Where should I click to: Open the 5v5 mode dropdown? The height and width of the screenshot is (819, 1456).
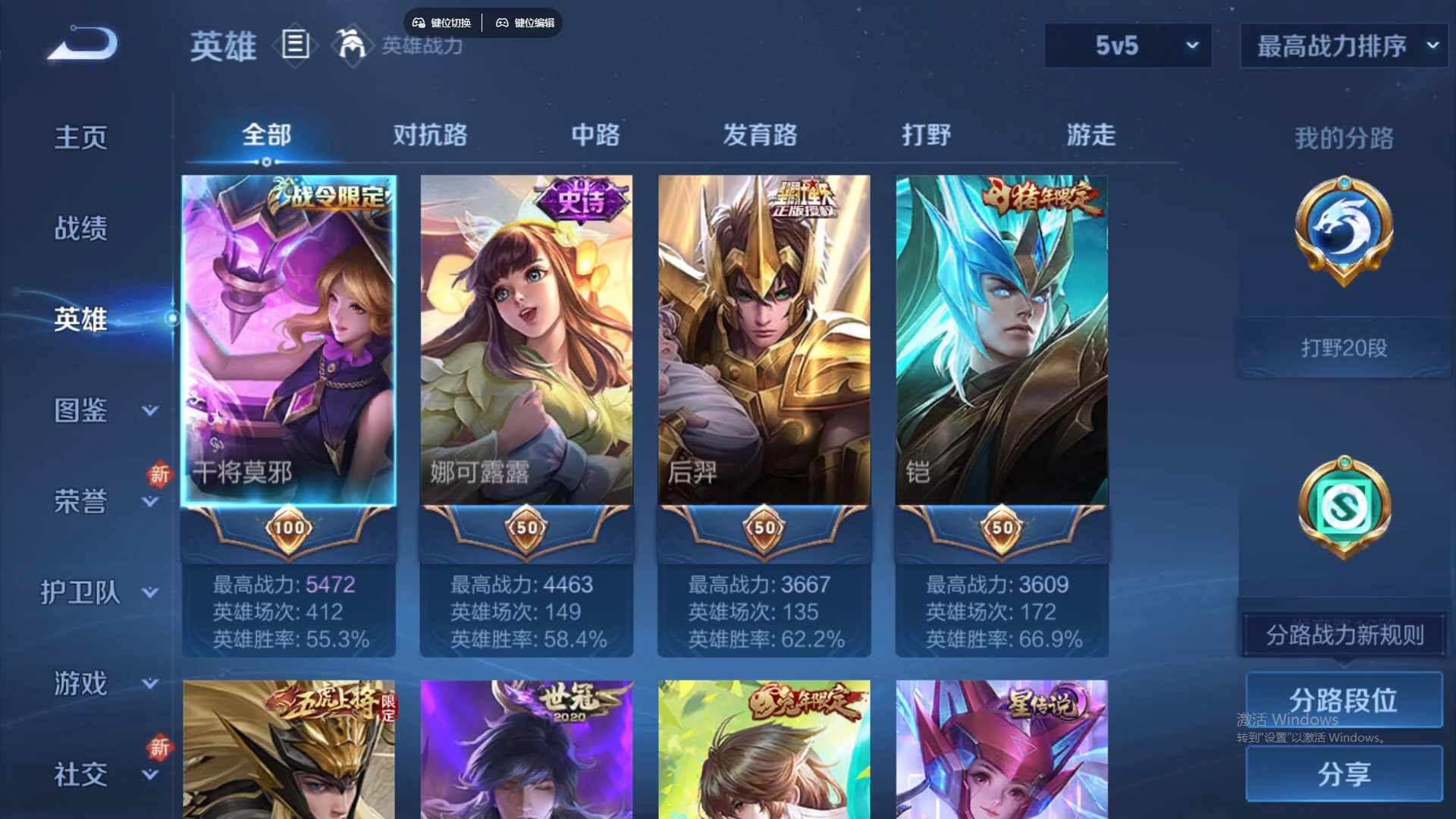[1127, 45]
